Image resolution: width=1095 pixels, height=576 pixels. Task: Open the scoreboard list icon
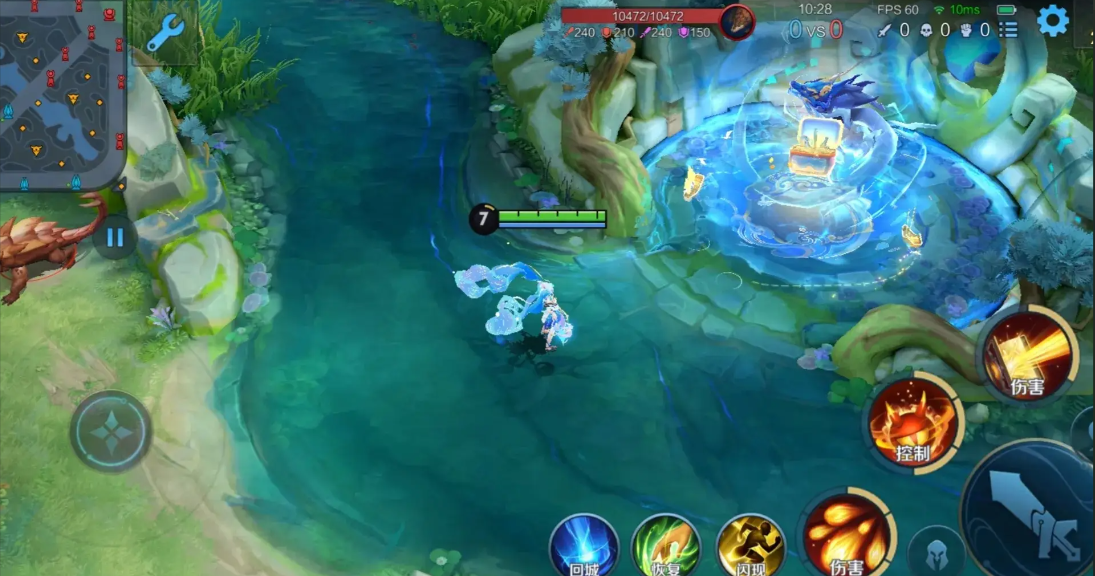pyautogui.click(x=1008, y=30)
